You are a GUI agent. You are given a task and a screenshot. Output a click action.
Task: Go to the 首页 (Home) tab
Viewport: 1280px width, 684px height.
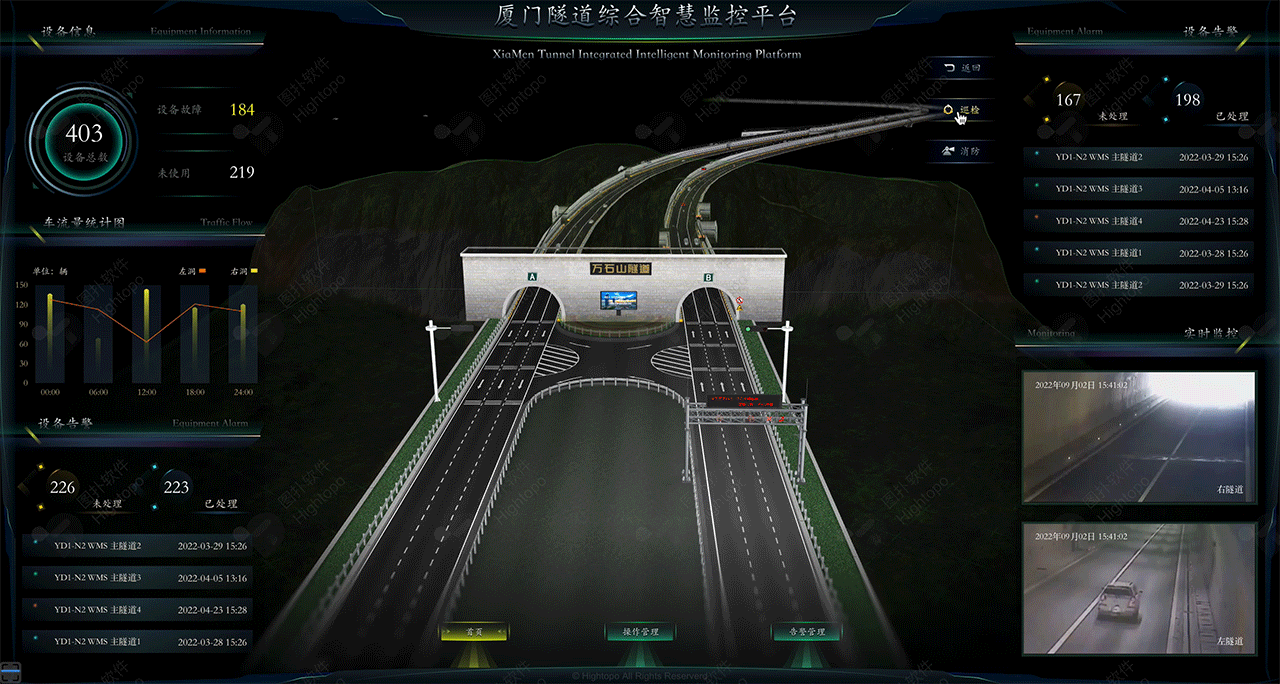pos(474,632)
